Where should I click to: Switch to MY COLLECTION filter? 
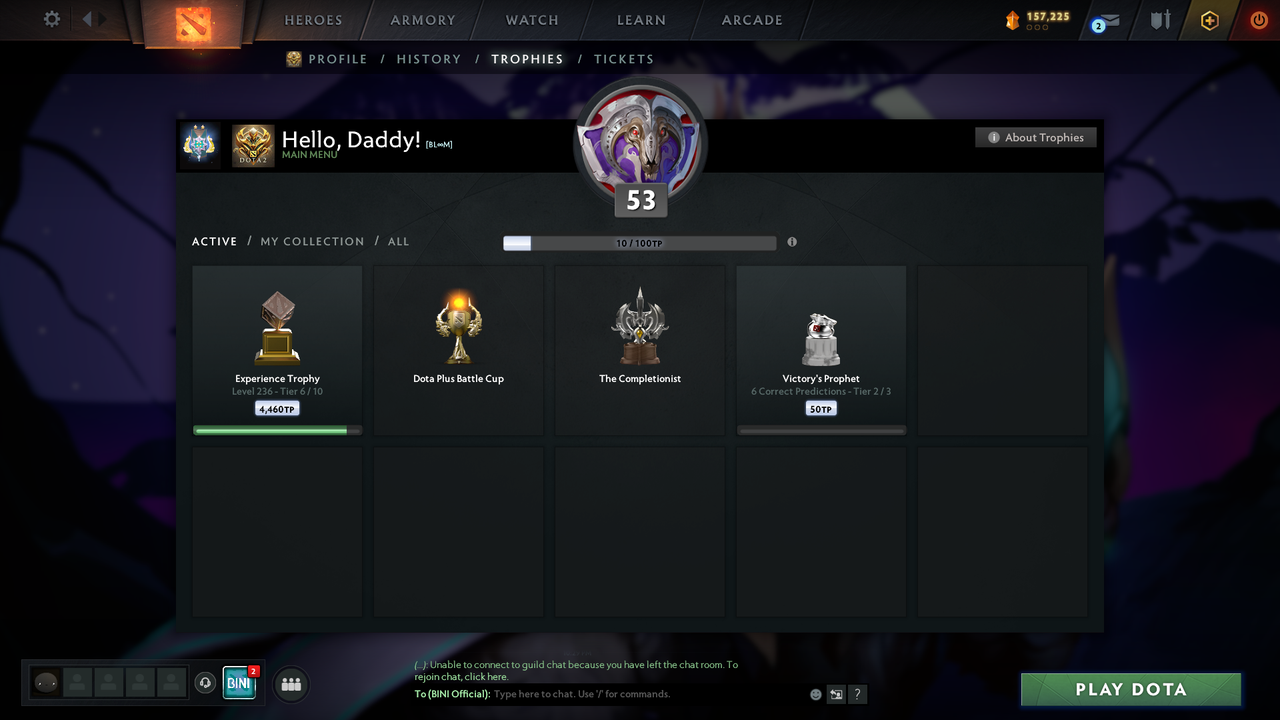[312, 241]
